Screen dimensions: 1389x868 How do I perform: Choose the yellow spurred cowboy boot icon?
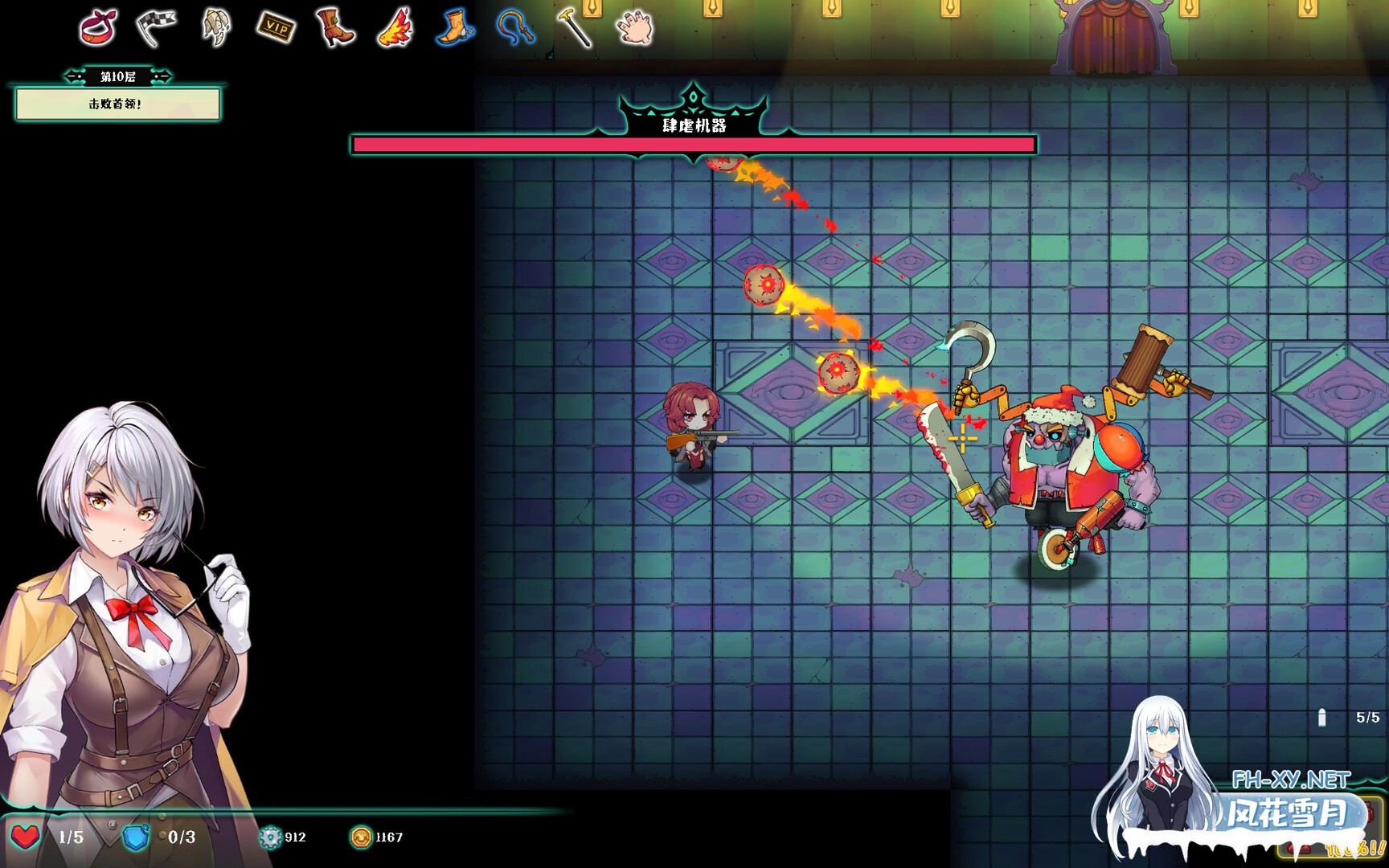pyautogui.click(x=455, y=27)
